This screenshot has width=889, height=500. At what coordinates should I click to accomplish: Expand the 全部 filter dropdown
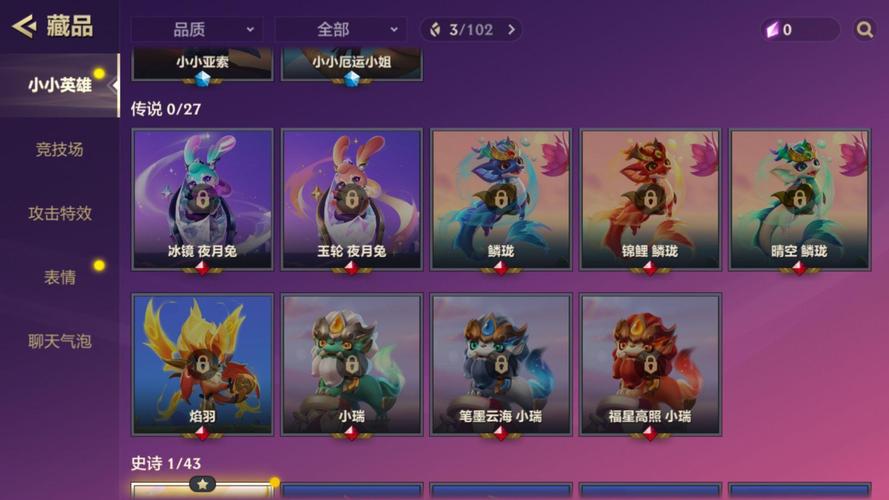[340, 29]
